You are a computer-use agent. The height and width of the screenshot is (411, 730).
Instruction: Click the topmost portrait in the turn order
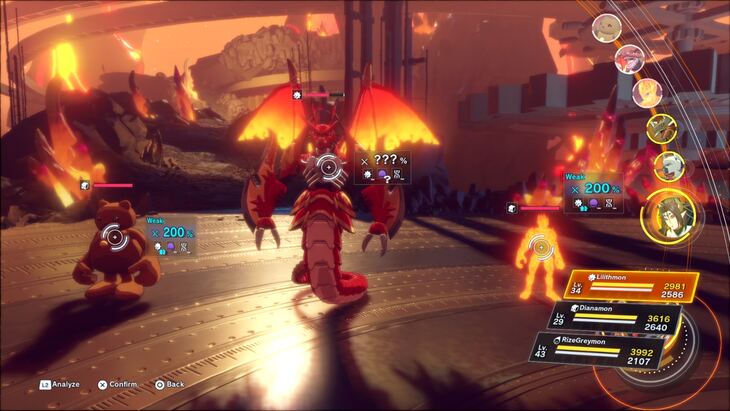tap(606, 27)
